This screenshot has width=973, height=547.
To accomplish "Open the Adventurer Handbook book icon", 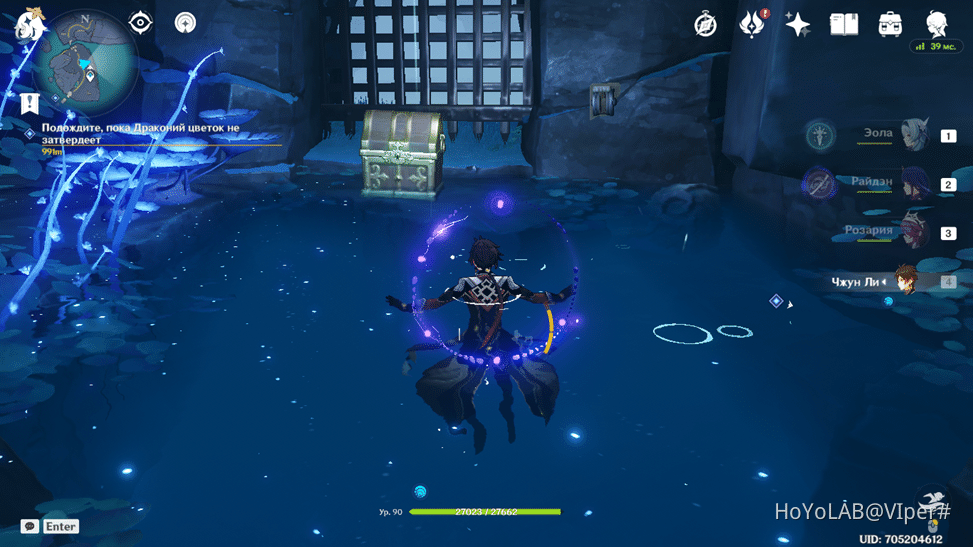I will 844,24.
